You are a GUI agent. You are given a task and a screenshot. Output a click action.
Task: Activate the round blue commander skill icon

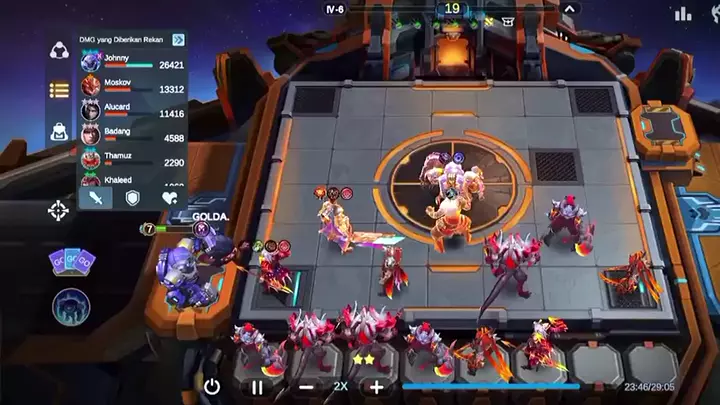point(72,306)
